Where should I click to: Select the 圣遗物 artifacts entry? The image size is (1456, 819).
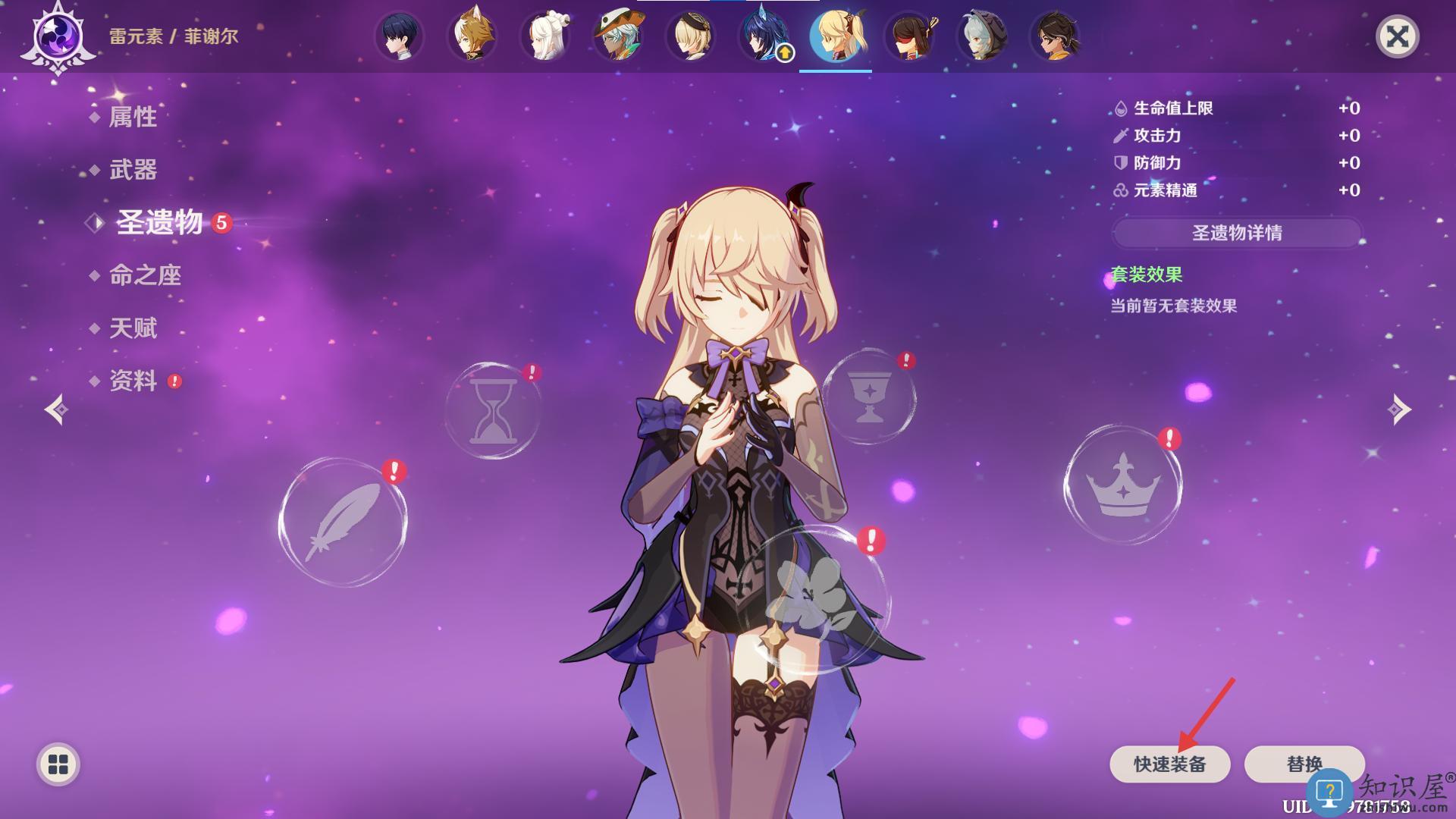(159, 222)
